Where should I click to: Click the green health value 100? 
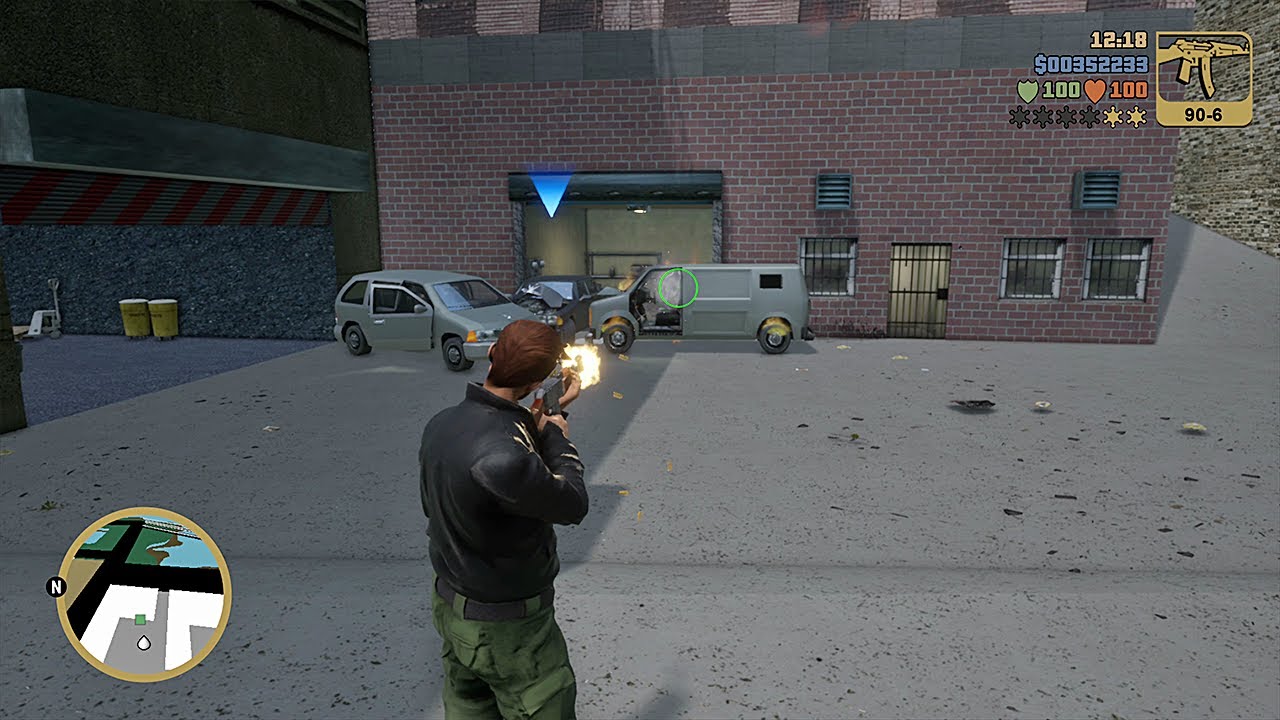1062,91
